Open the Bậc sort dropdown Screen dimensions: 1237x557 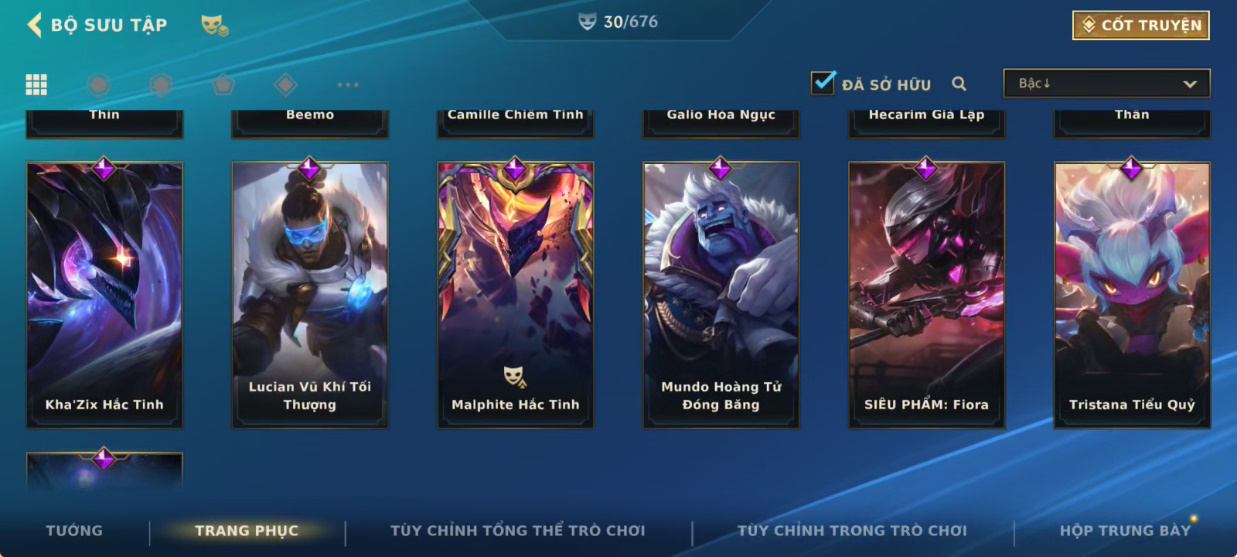coord(1106,84)
